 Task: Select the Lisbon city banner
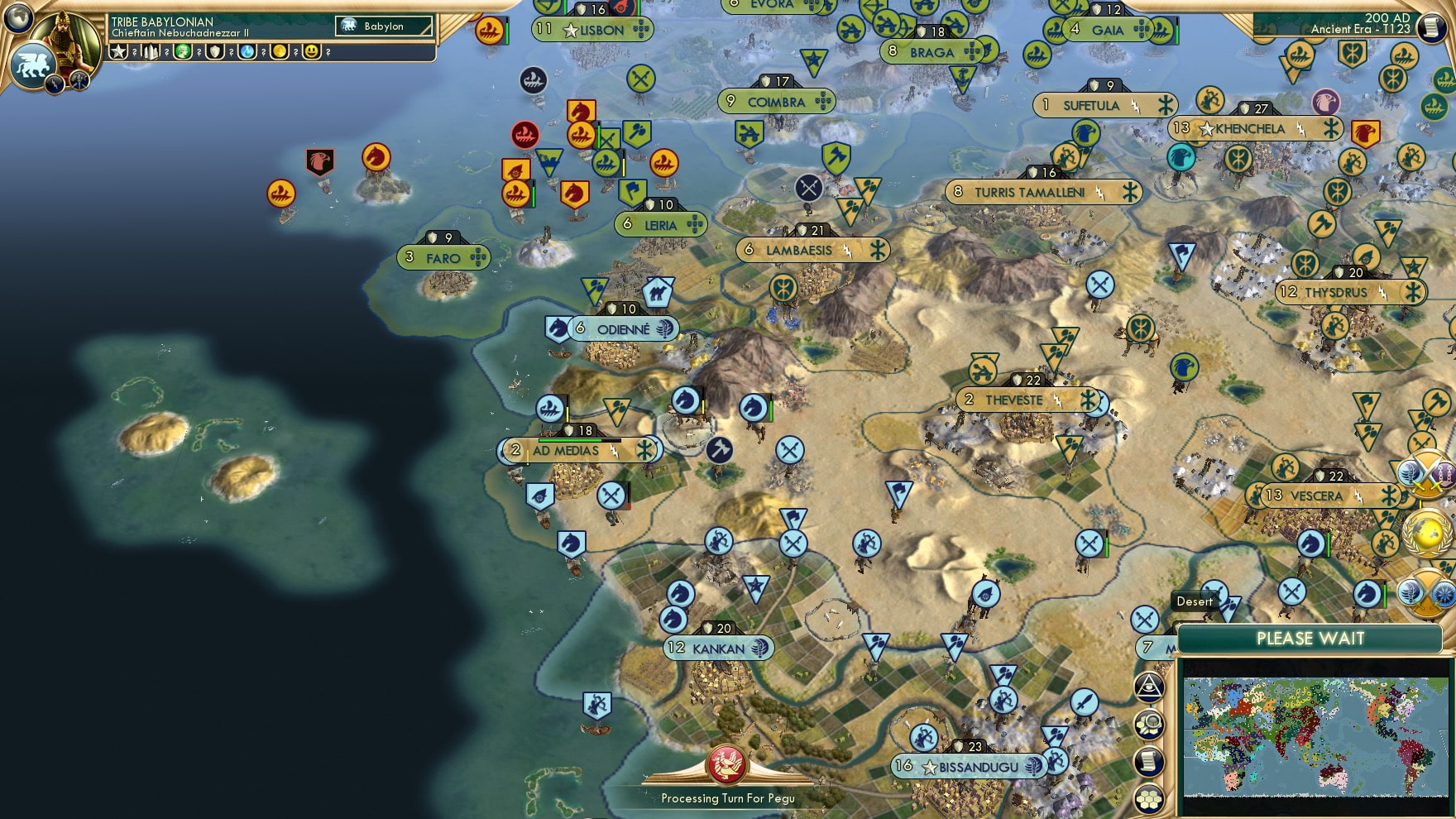pos(592,30)
